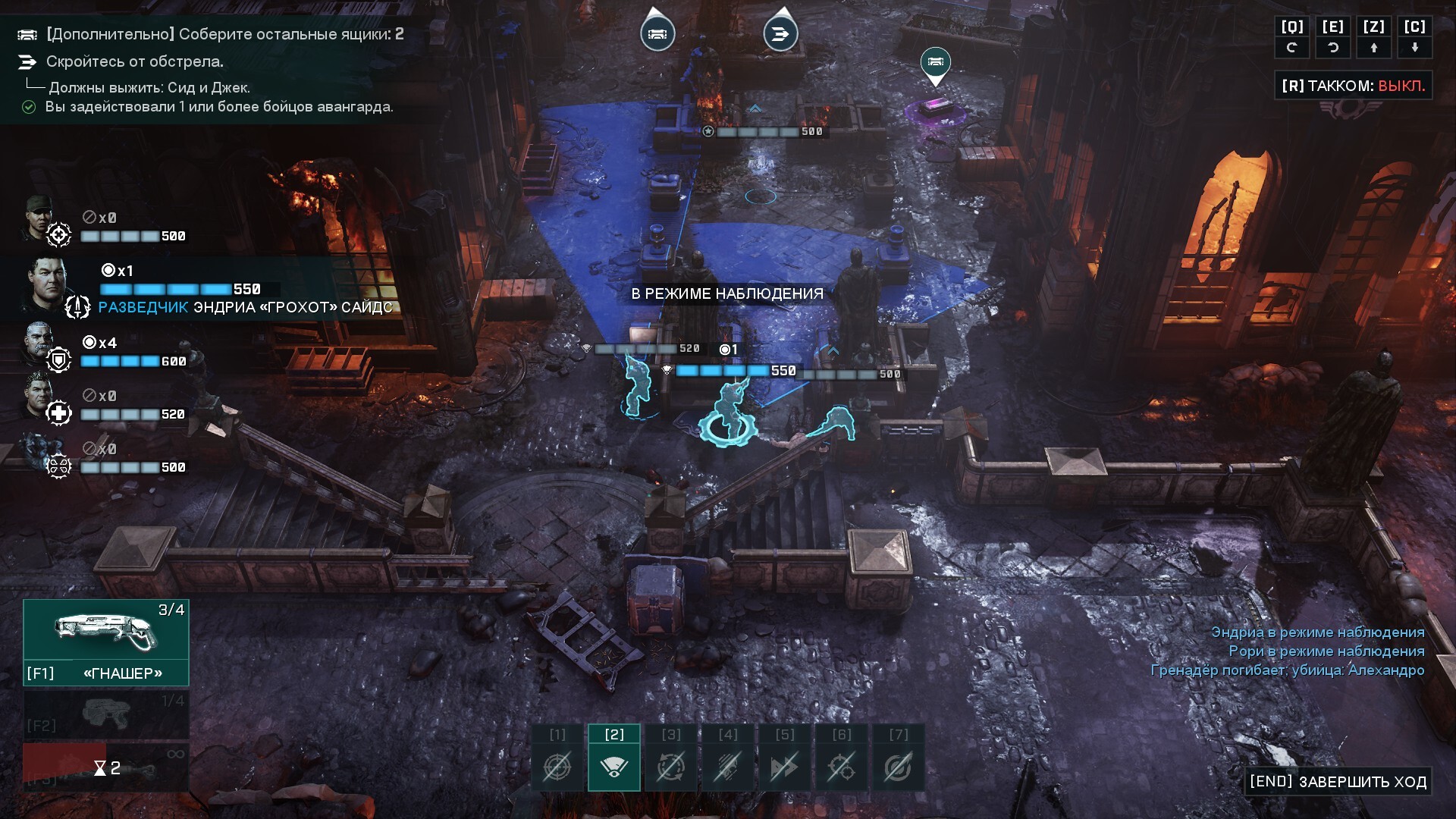Select the «ГНАШЕР» shotgun weapon panel

(106, 642)
